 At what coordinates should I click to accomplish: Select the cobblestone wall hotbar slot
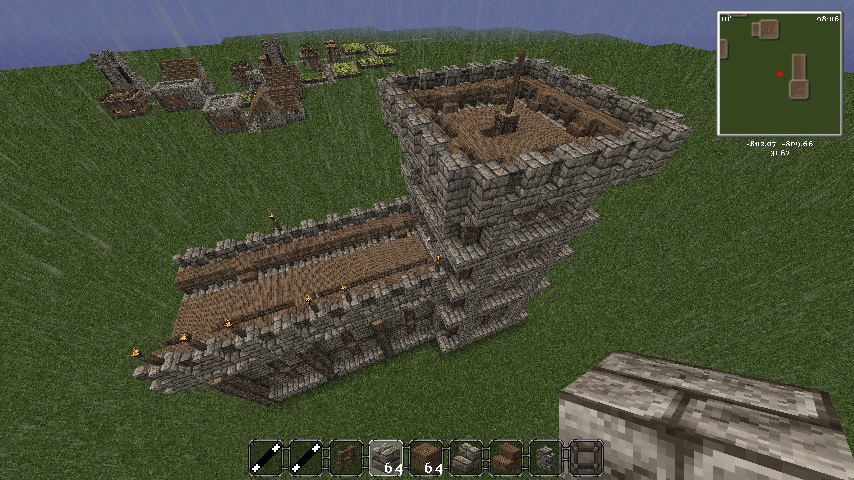tap(546, 457)
